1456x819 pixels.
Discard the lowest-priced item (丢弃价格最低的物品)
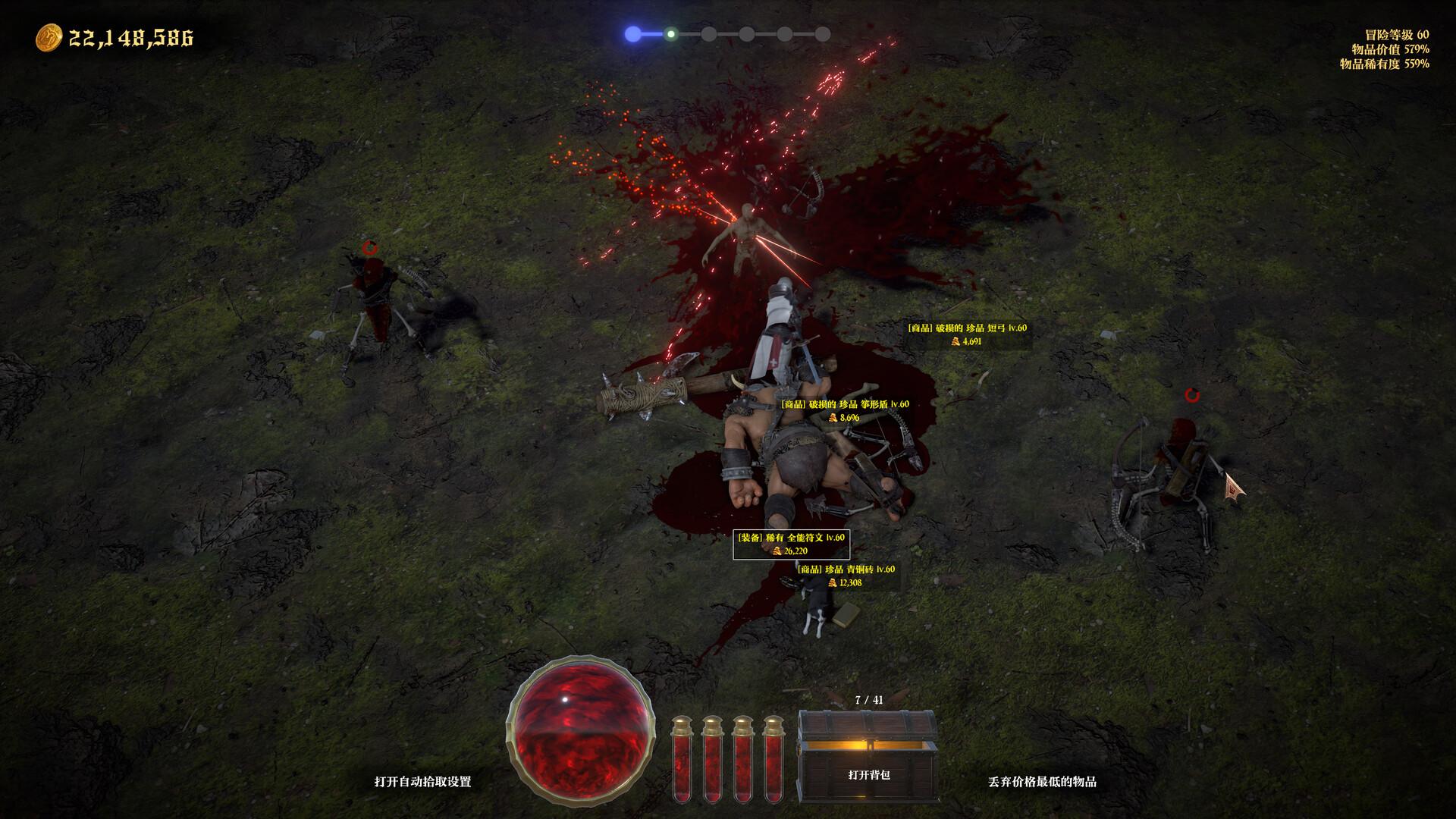1042,782
